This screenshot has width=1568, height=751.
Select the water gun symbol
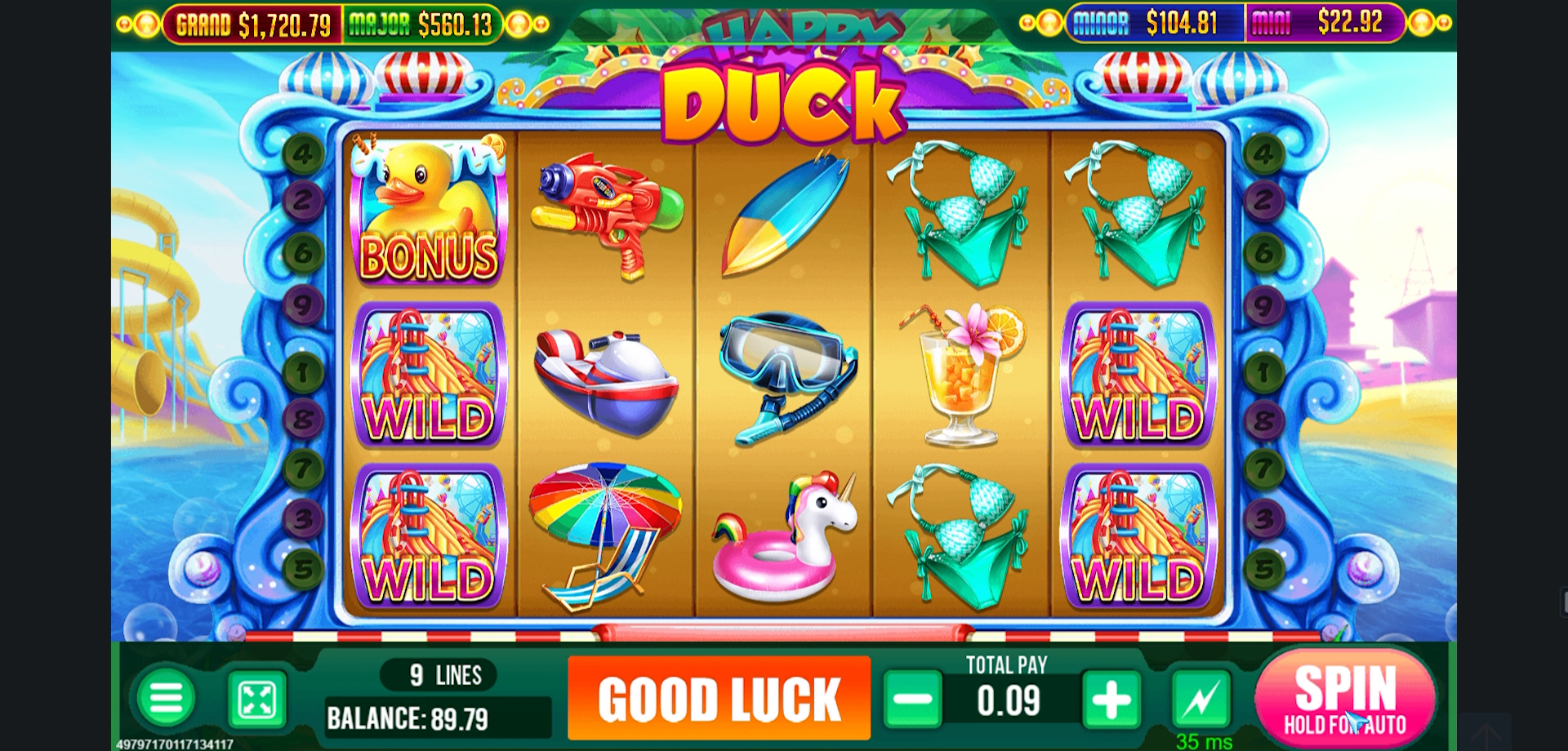[604, 216]
